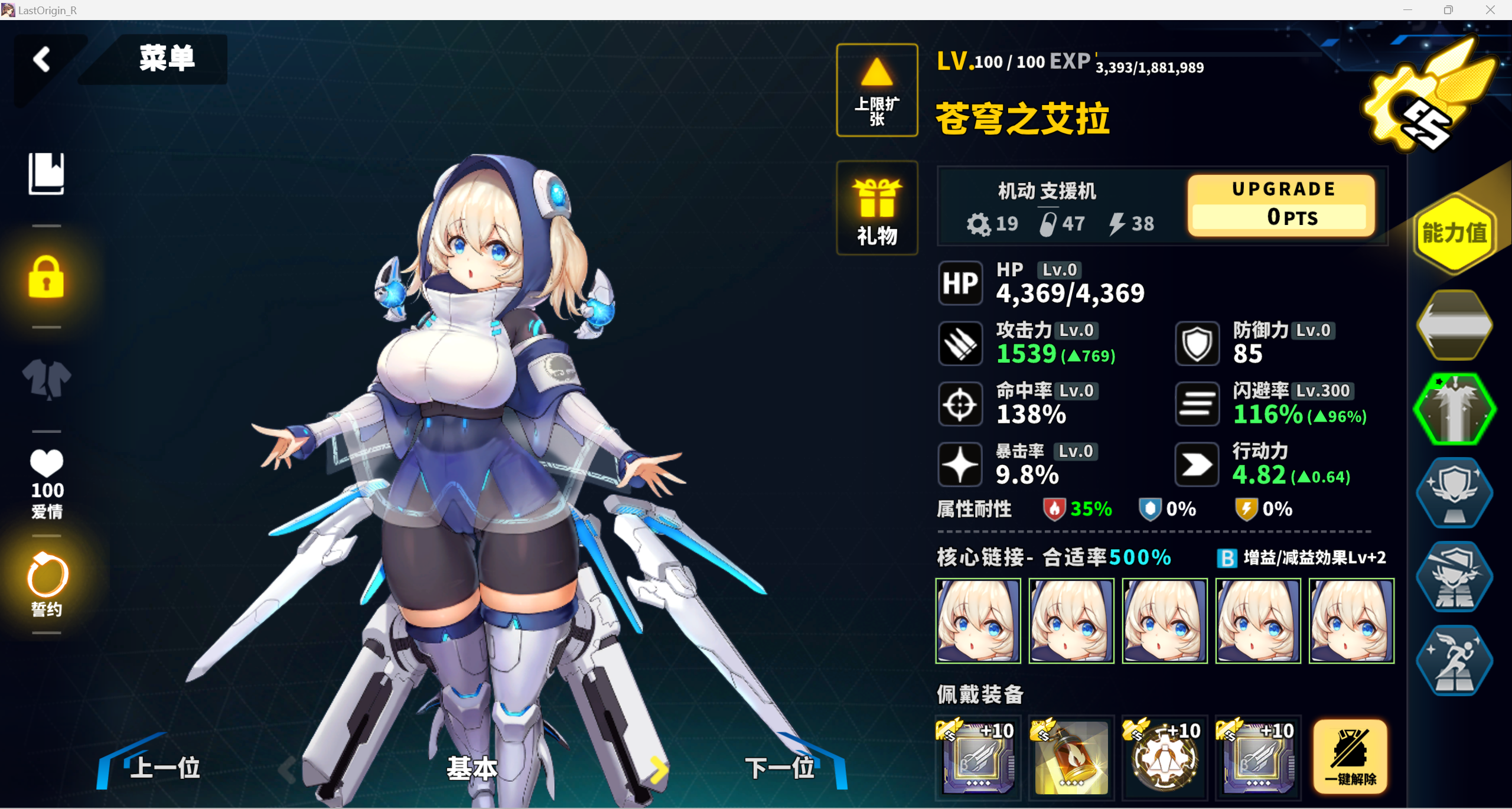Open the 礼物 gift menu
The image size is (1512, 809).
pos(877,208)
